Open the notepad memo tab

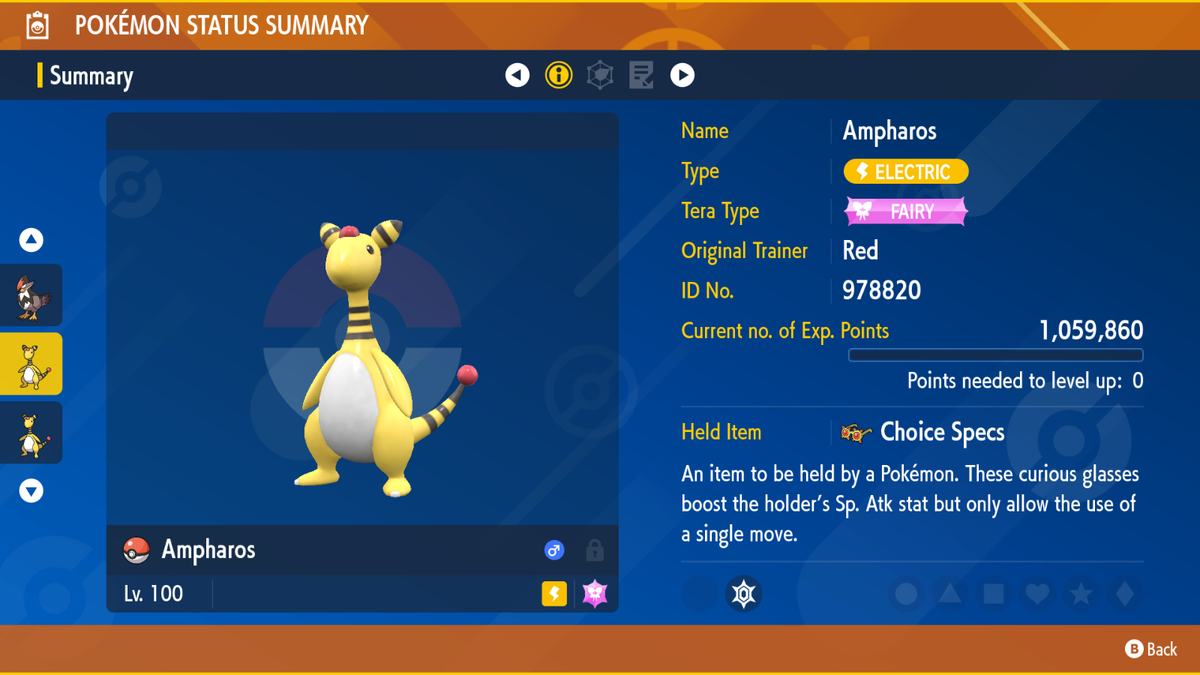(641, 75)
